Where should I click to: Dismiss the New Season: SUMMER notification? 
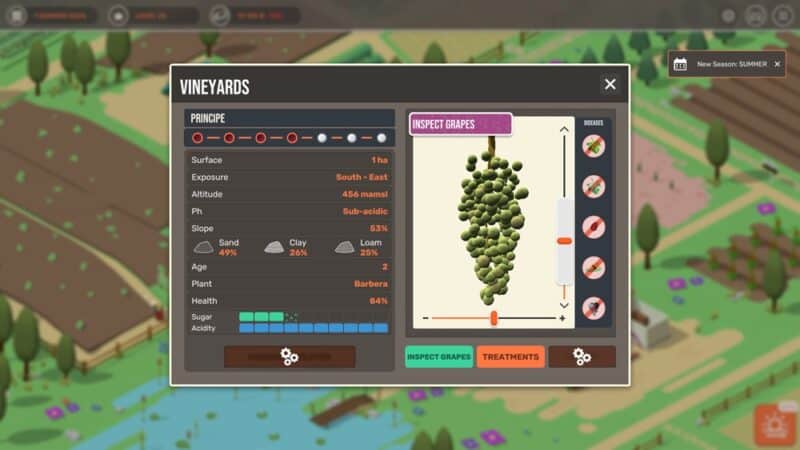[x=776, y=64]
